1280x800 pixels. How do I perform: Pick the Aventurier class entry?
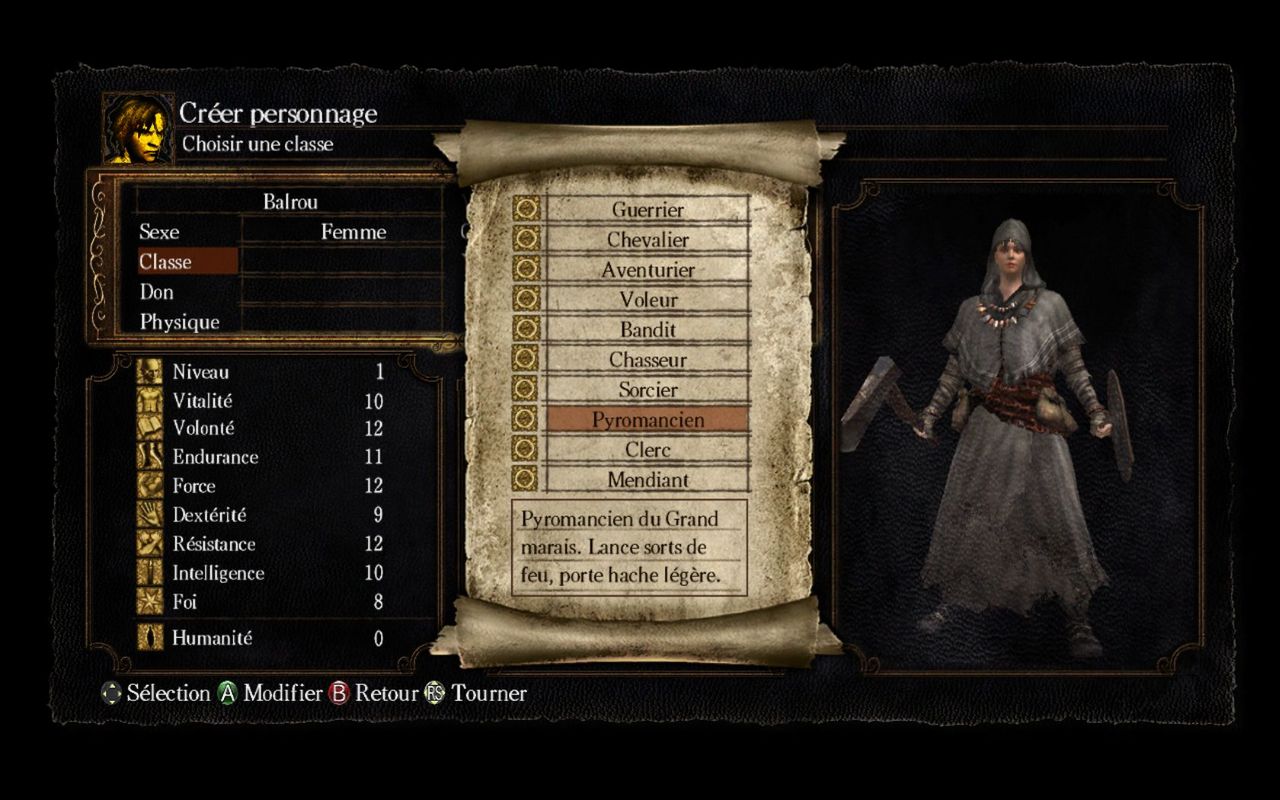point(647,270)
